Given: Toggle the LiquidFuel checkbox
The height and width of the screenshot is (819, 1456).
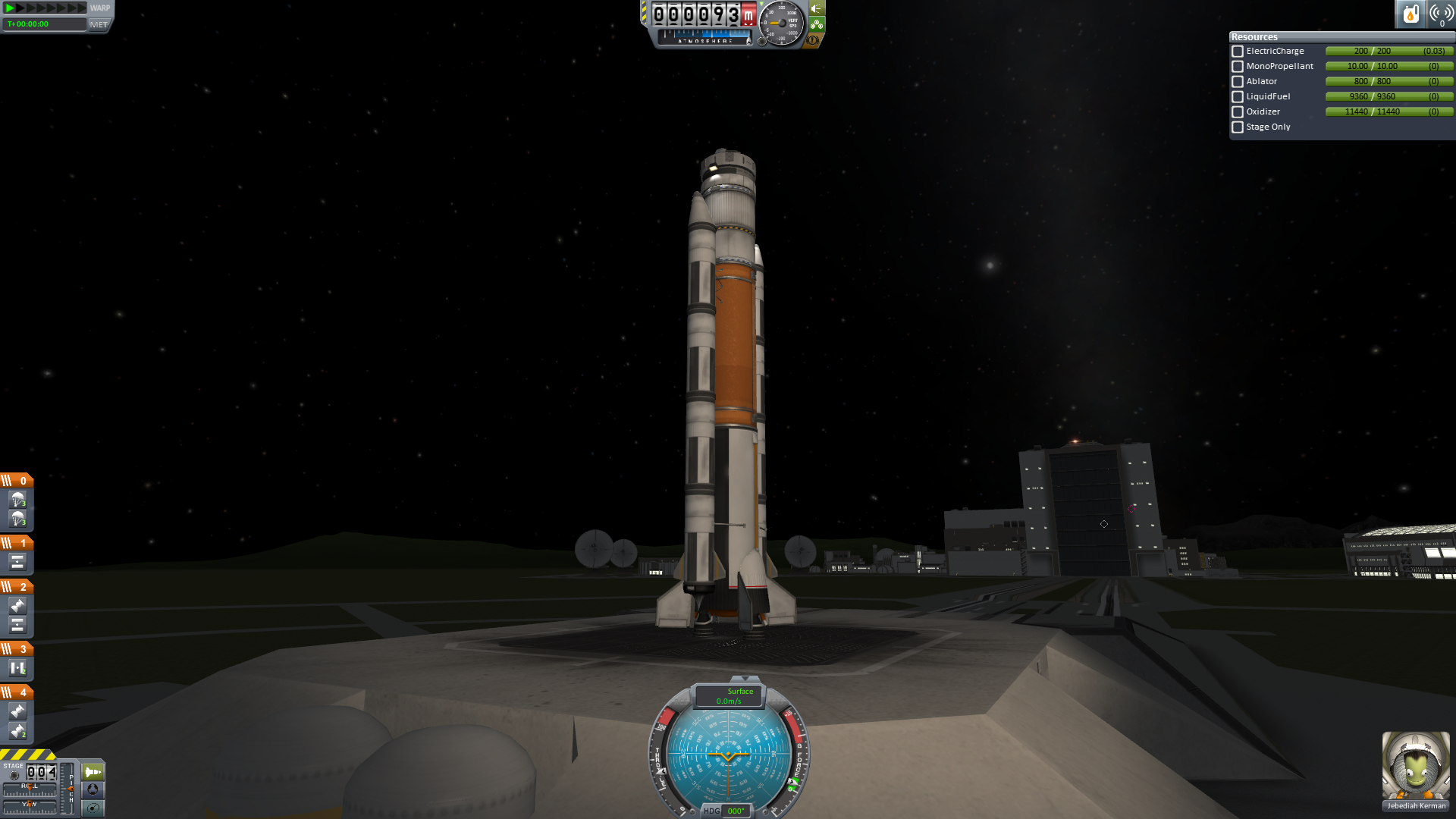Looking at the screenshot, I should coord(1238,97).
